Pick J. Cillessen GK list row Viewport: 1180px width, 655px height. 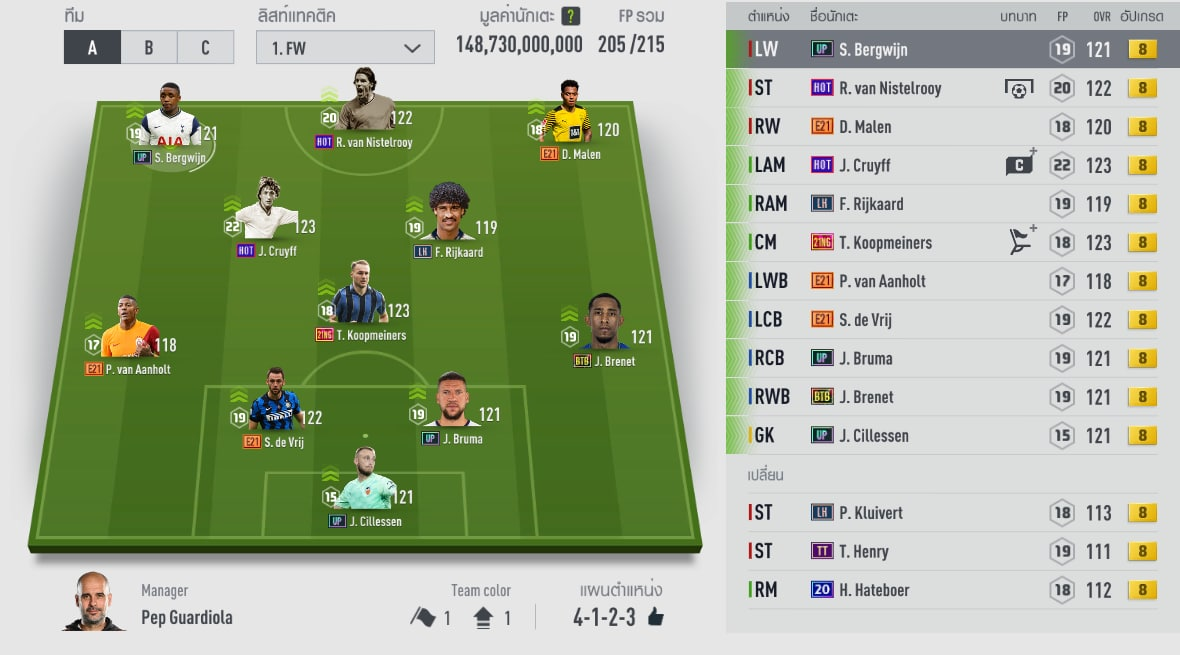952,435
